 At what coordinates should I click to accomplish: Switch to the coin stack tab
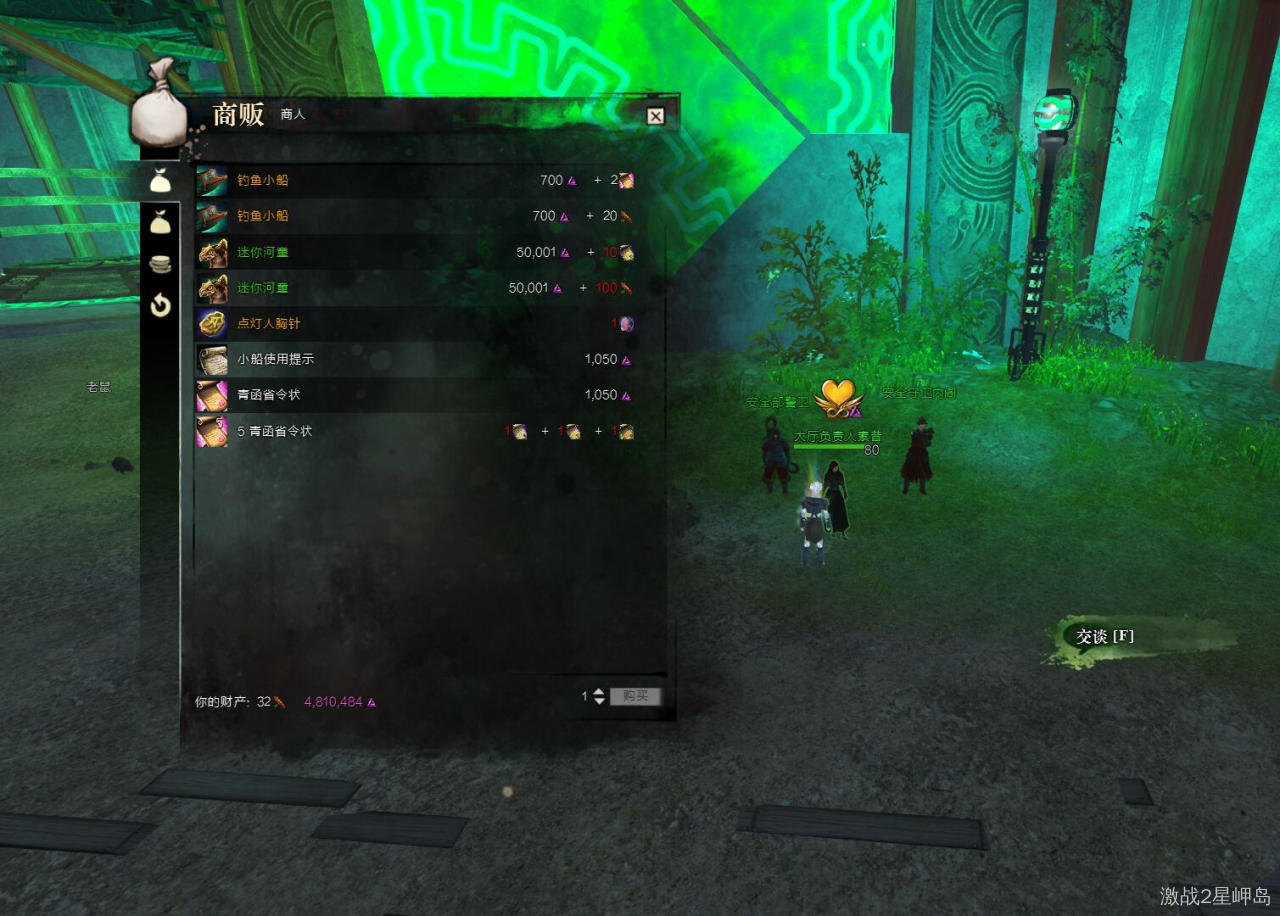[x=160, y=264]
